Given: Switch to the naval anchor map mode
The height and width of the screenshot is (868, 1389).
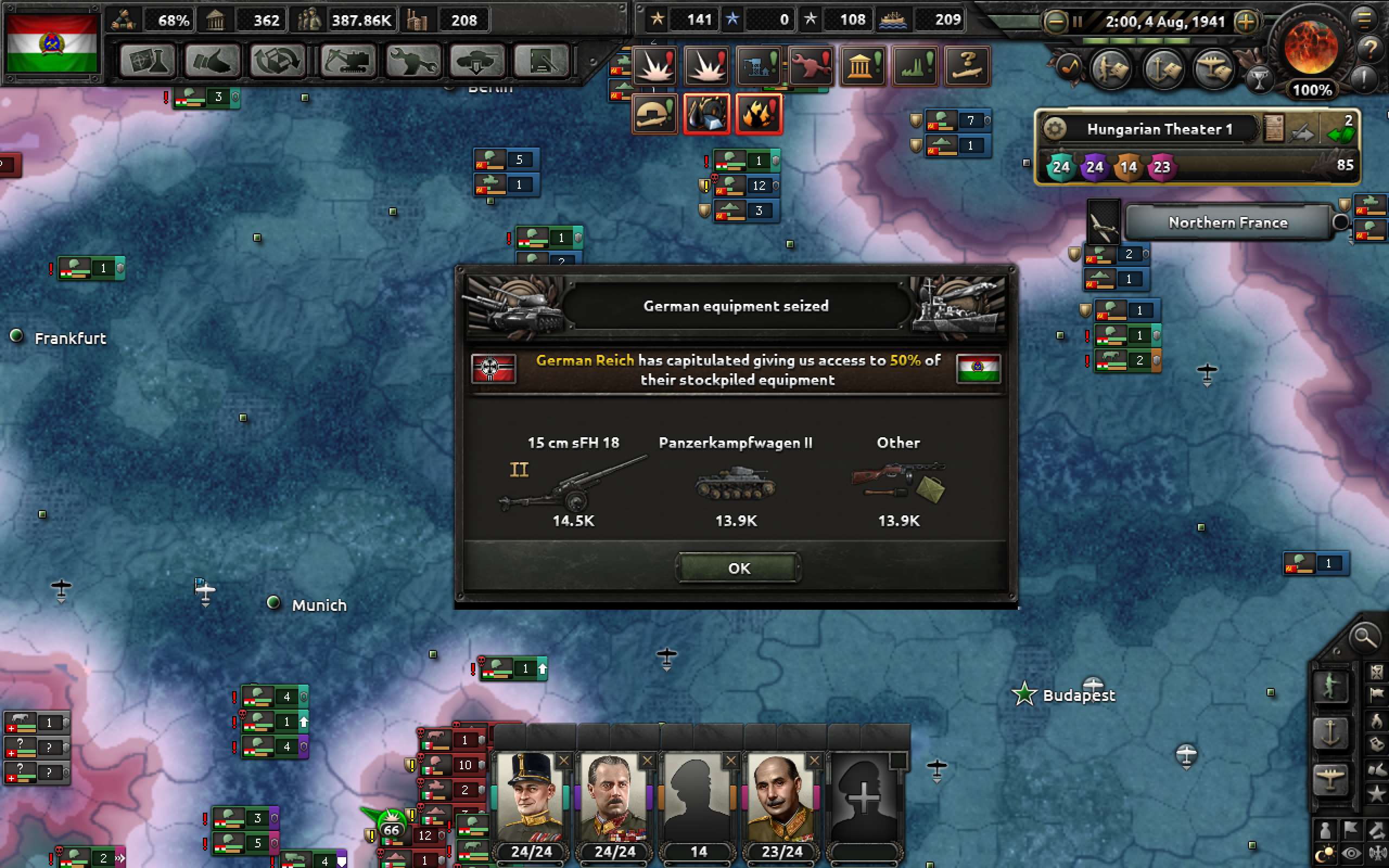Looking at the screenshot, I should [x=1330, y=732].
